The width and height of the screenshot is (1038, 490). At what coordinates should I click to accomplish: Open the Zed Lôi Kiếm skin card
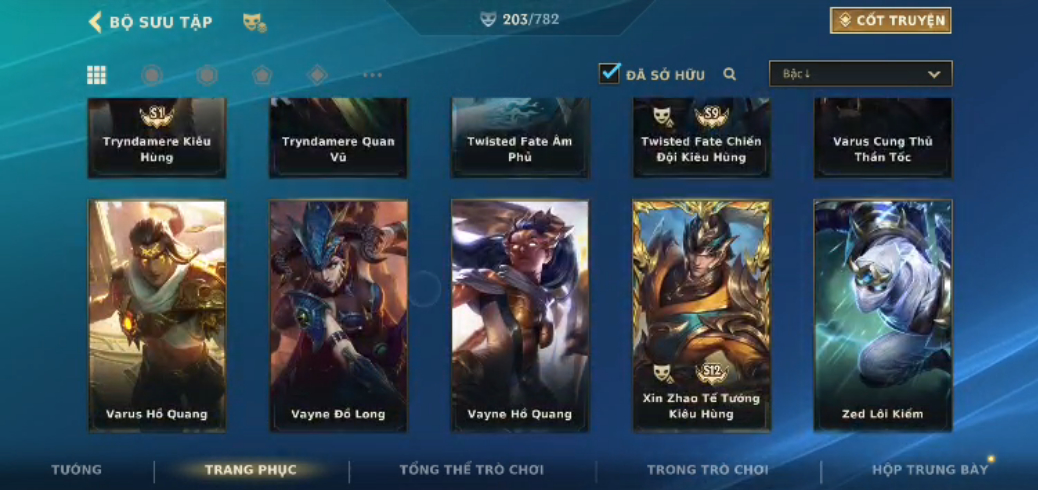[882, 315]
